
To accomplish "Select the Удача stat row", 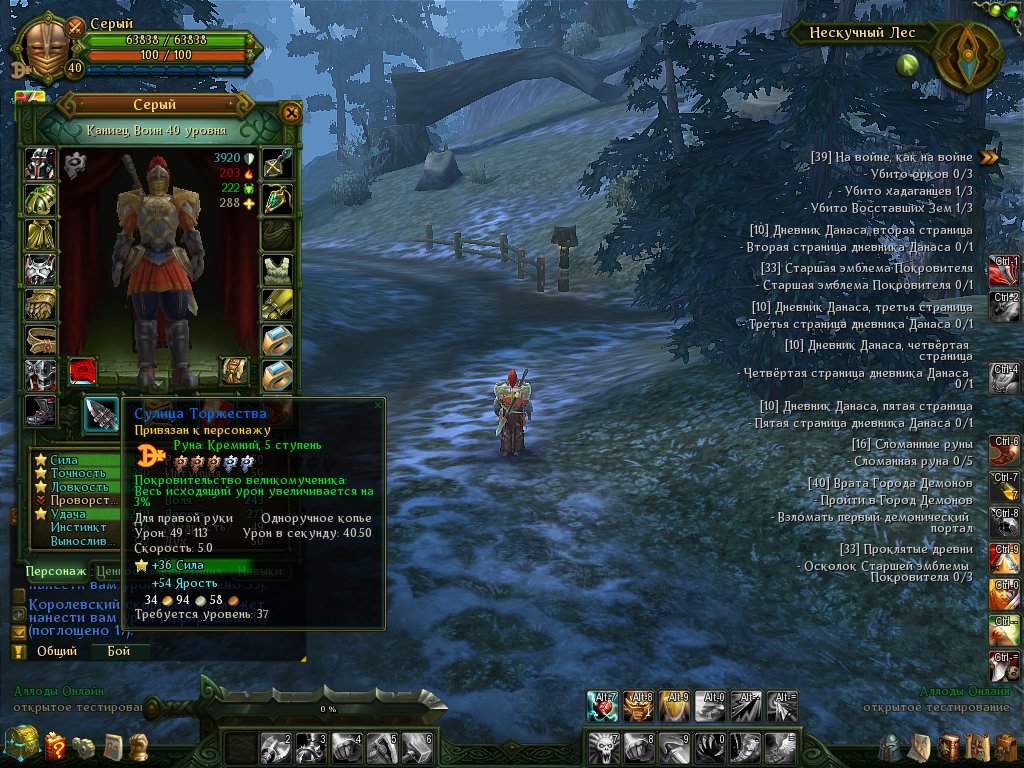I will [66, 513].
